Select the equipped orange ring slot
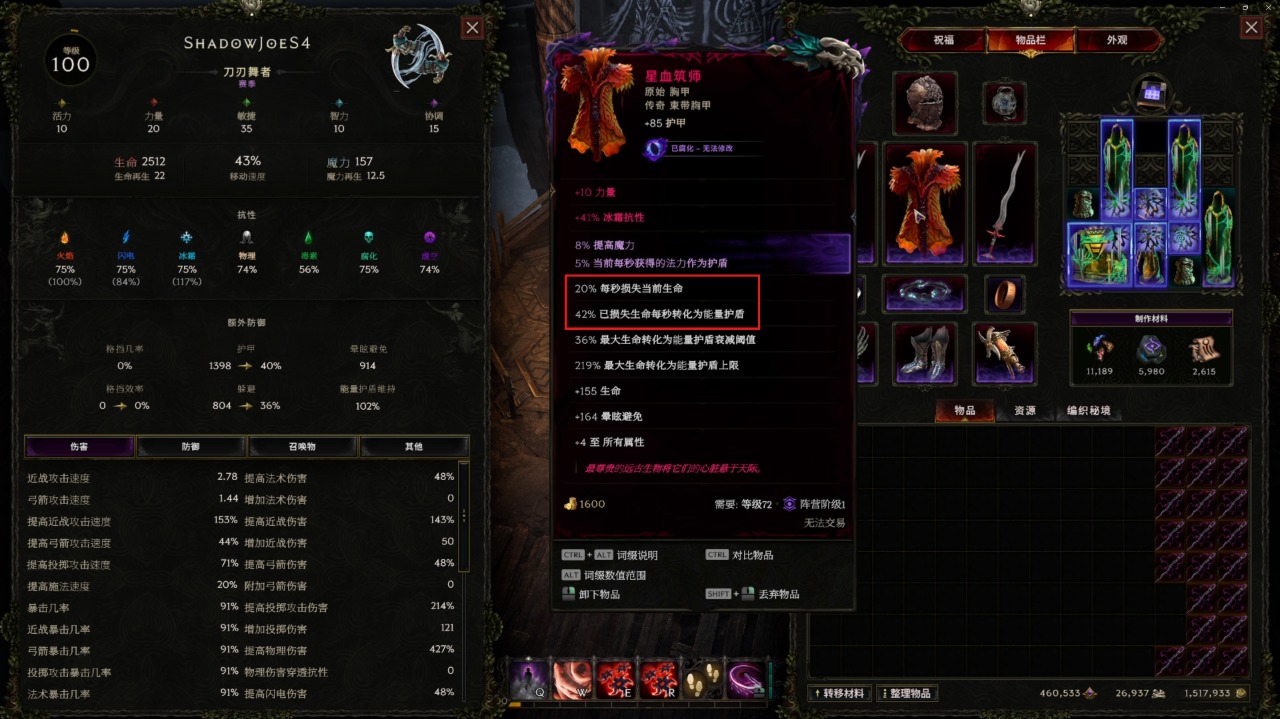 (1004, 294)
